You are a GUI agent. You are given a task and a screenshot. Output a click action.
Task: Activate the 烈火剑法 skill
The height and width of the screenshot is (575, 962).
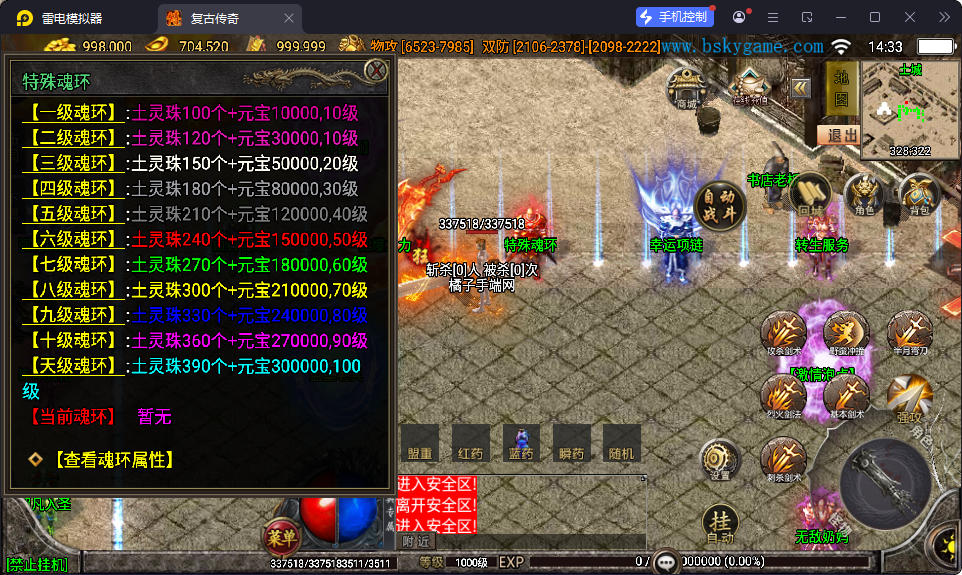pos(783,396)
